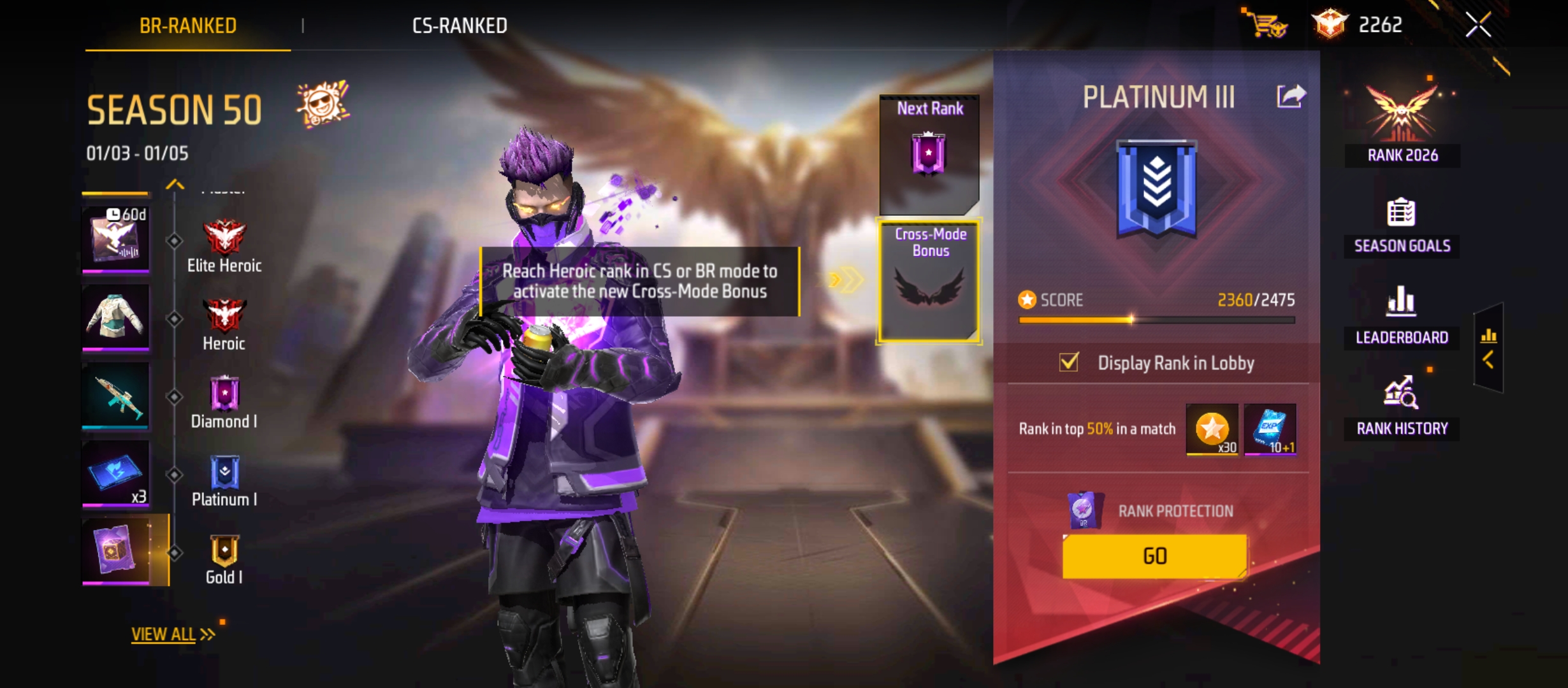This screenshot has height=688, width=1568.
Task: Tap the yellow GO button
Action: click(x=1154, y=556)
